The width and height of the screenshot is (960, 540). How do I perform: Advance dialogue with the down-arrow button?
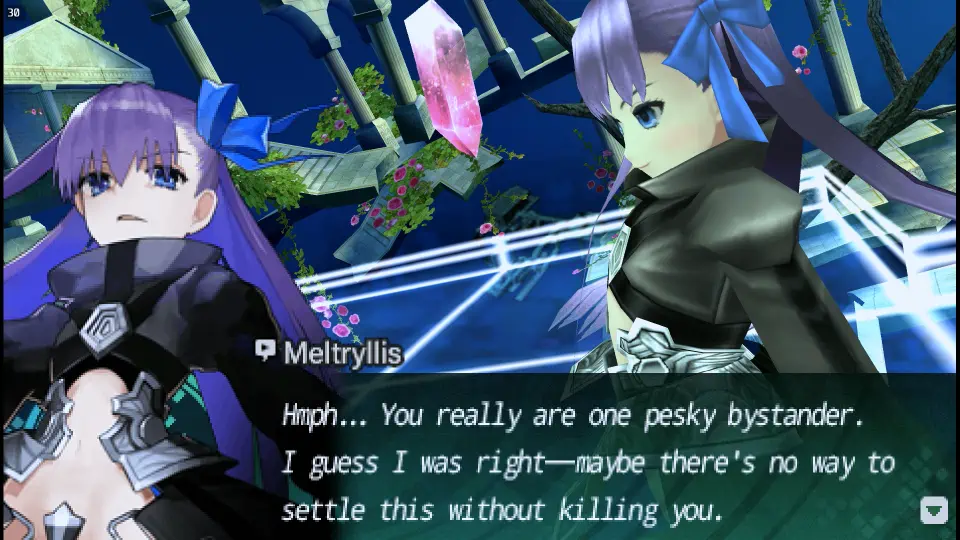point(932,510)
